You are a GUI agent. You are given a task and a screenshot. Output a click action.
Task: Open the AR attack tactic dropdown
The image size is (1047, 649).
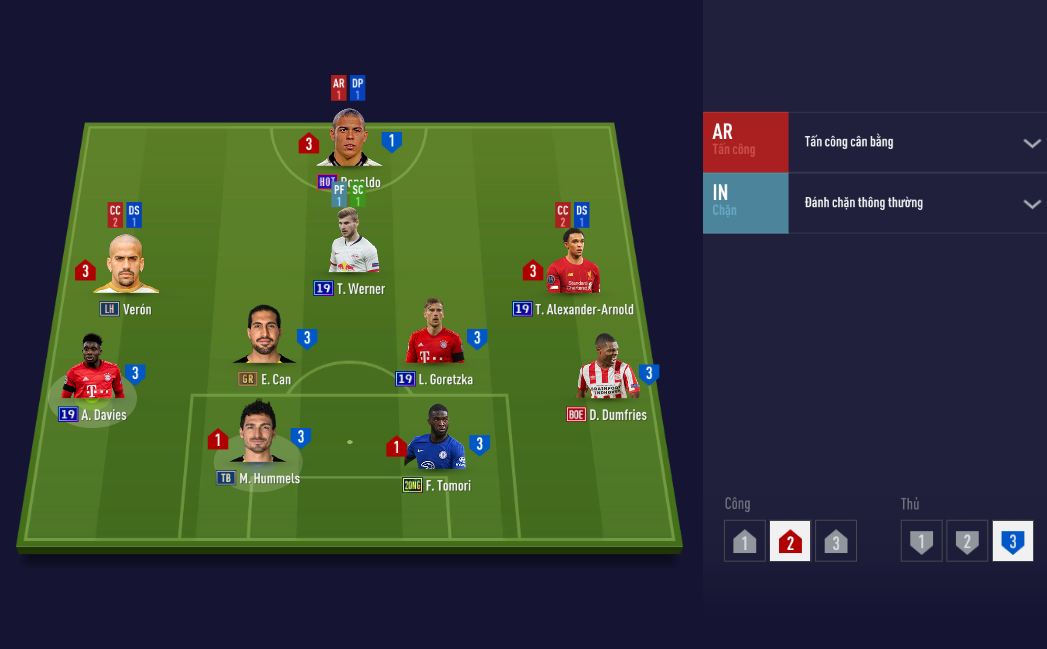1032,143
